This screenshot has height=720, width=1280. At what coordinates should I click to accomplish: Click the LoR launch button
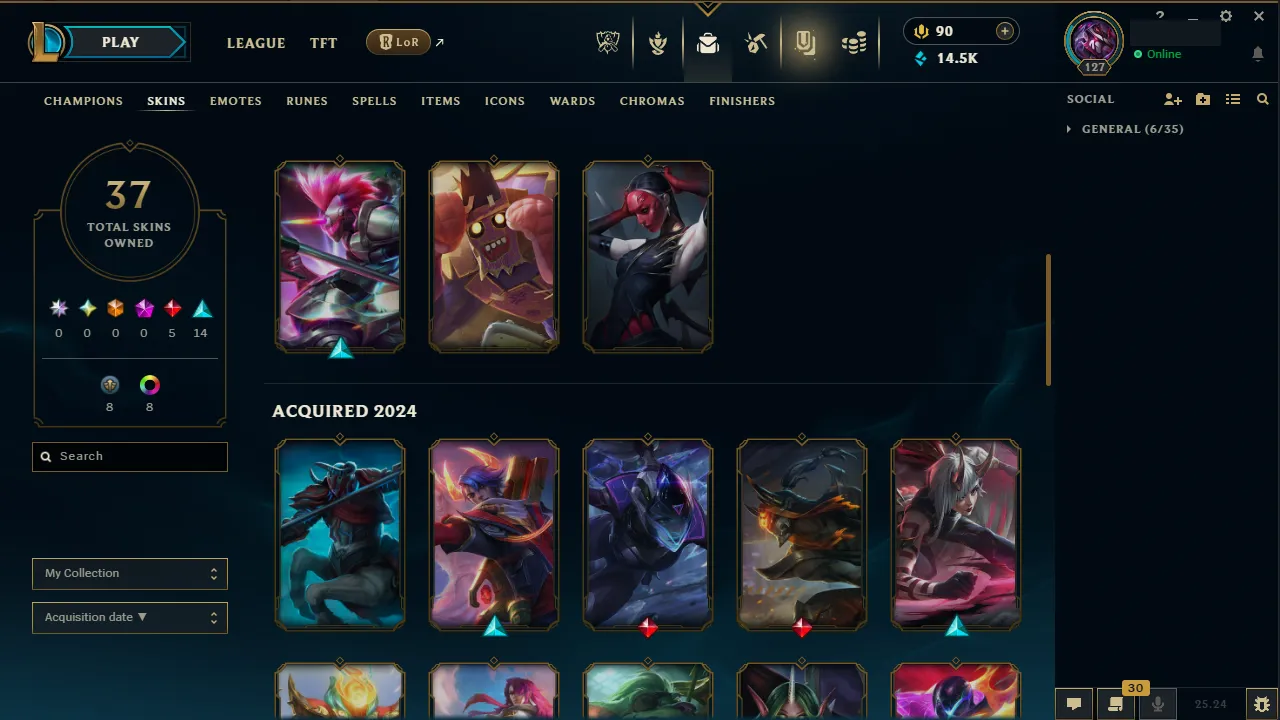click(398, 42)
